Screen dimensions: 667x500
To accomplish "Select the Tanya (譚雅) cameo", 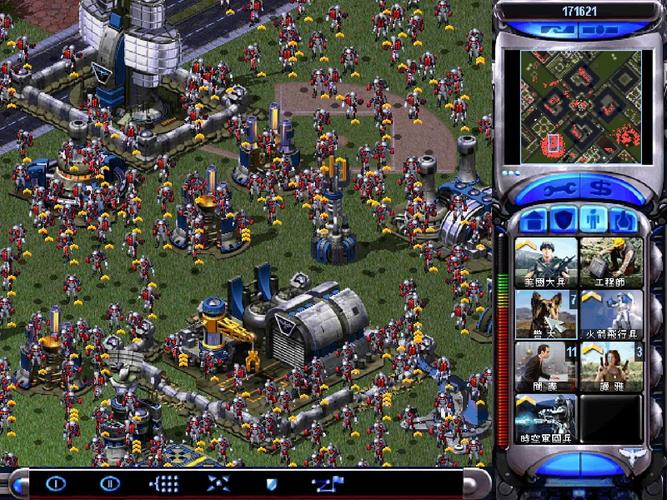I will [x=611, y=366].
